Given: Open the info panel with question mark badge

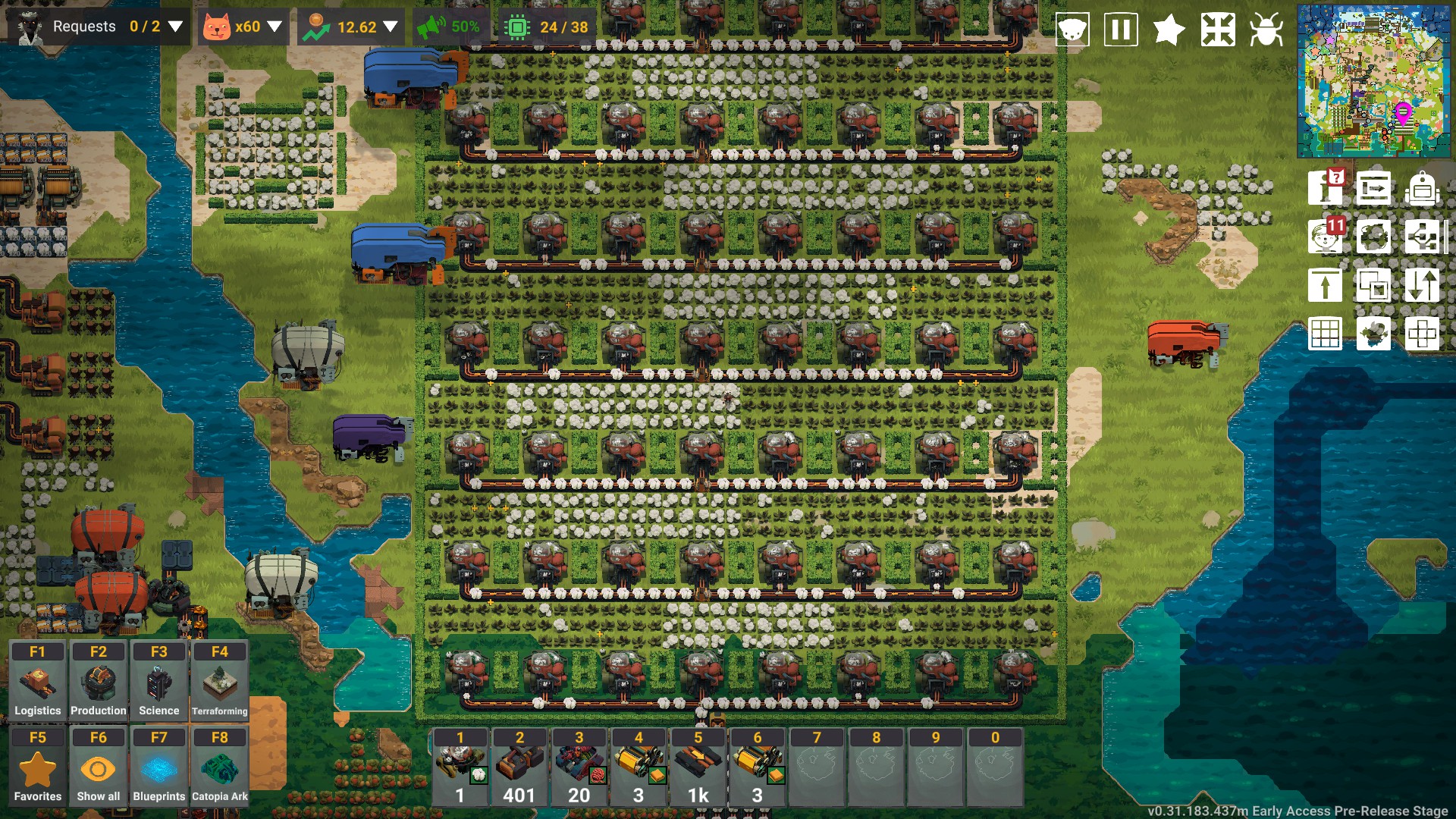Looking at the screenshot, I should pos(1326,190).
